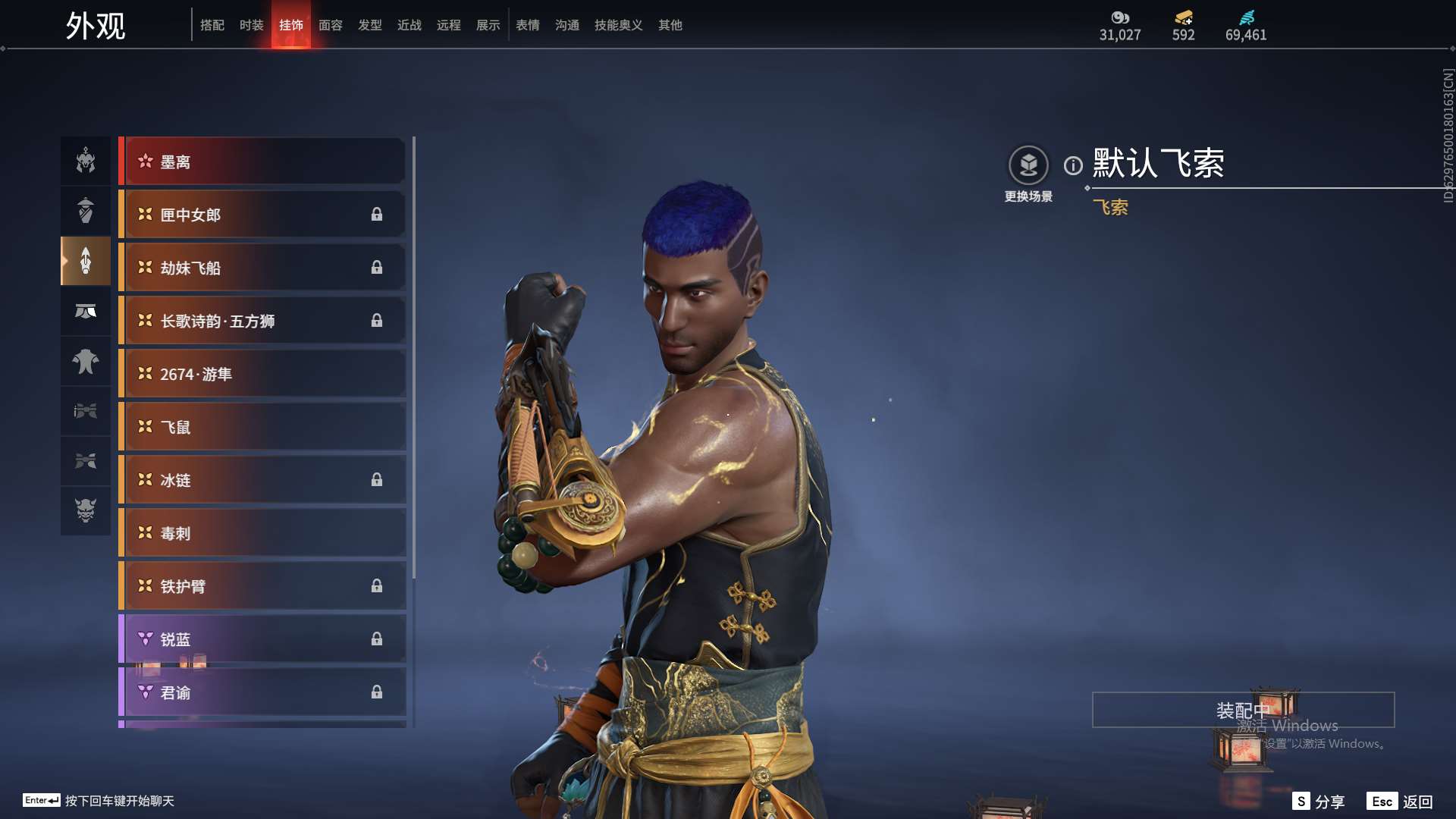
Task: Select the 面容 tab
Action: (x=330, y=25)
